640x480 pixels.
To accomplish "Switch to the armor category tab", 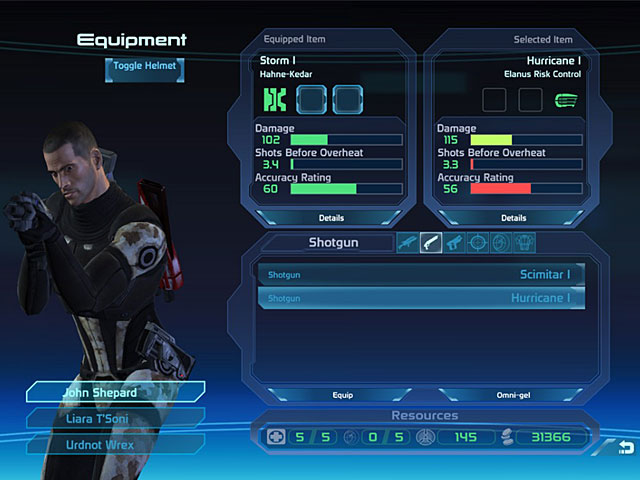I will 524,242.
